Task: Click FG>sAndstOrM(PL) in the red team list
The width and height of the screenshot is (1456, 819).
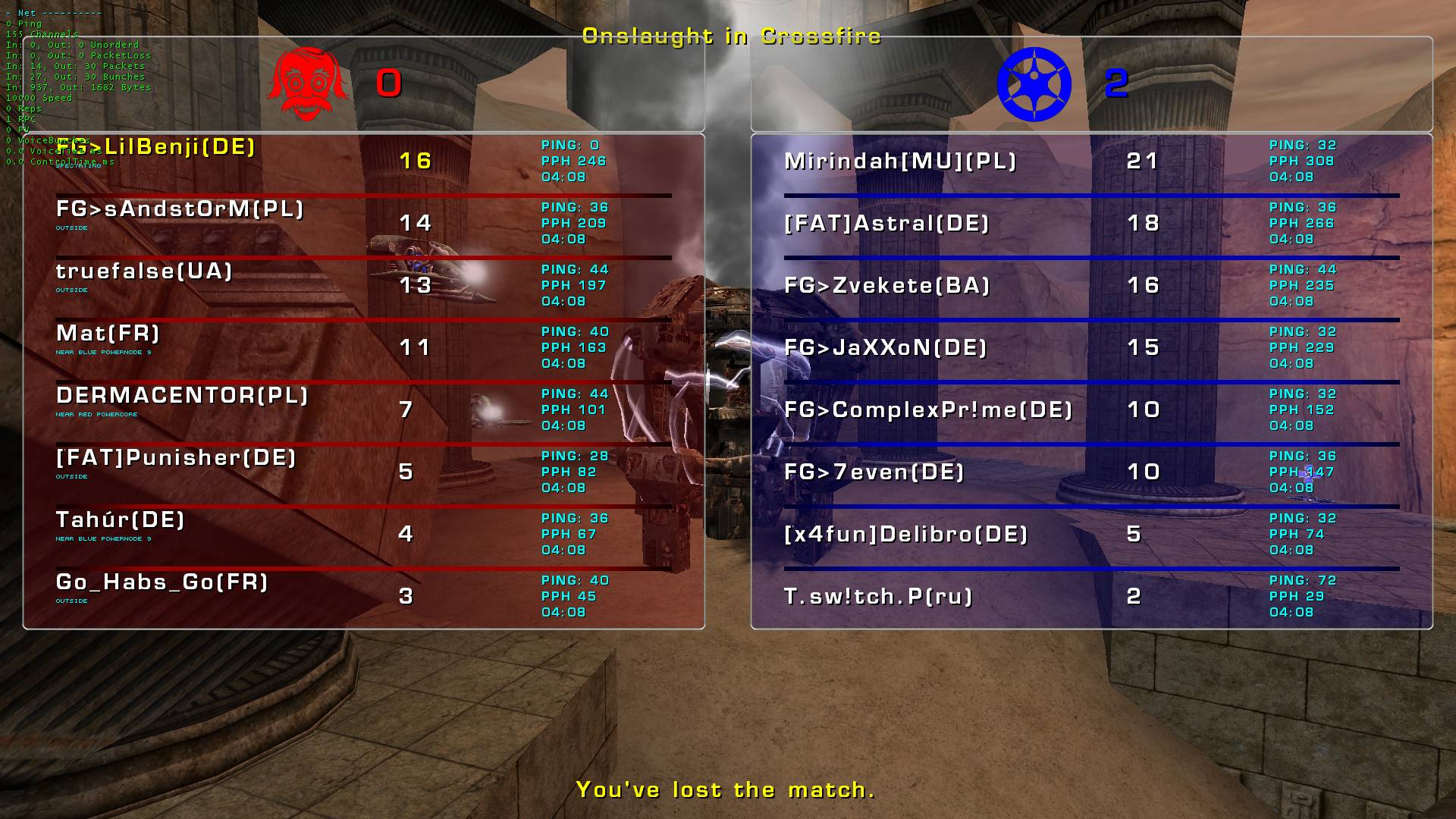Action: (x=180, y=209)
